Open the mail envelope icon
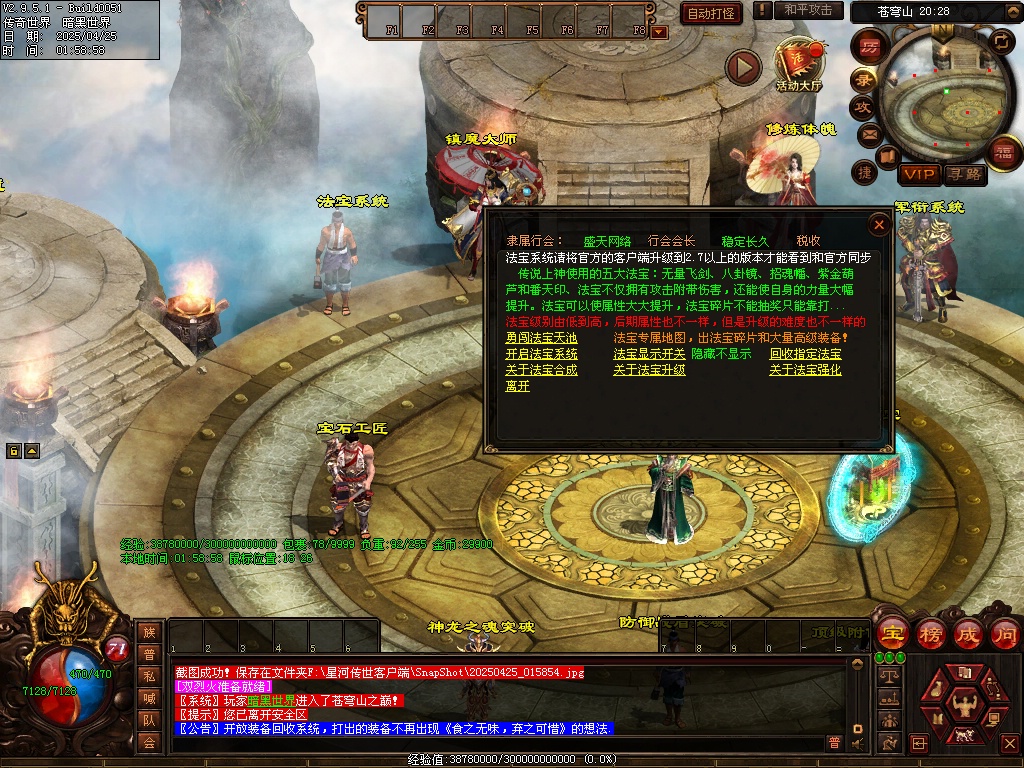Viewport: 1024px width, 768px height. 868,133
